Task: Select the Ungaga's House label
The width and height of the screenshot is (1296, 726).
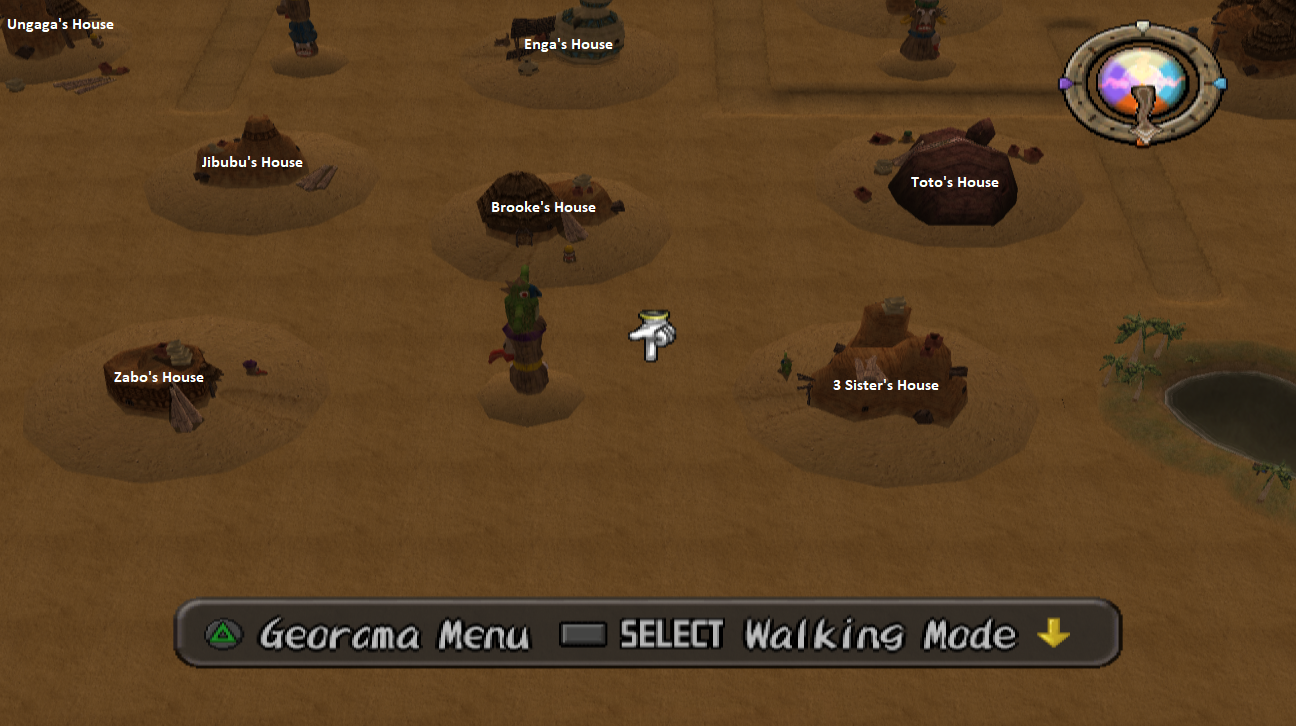Action: click(60, 24)
